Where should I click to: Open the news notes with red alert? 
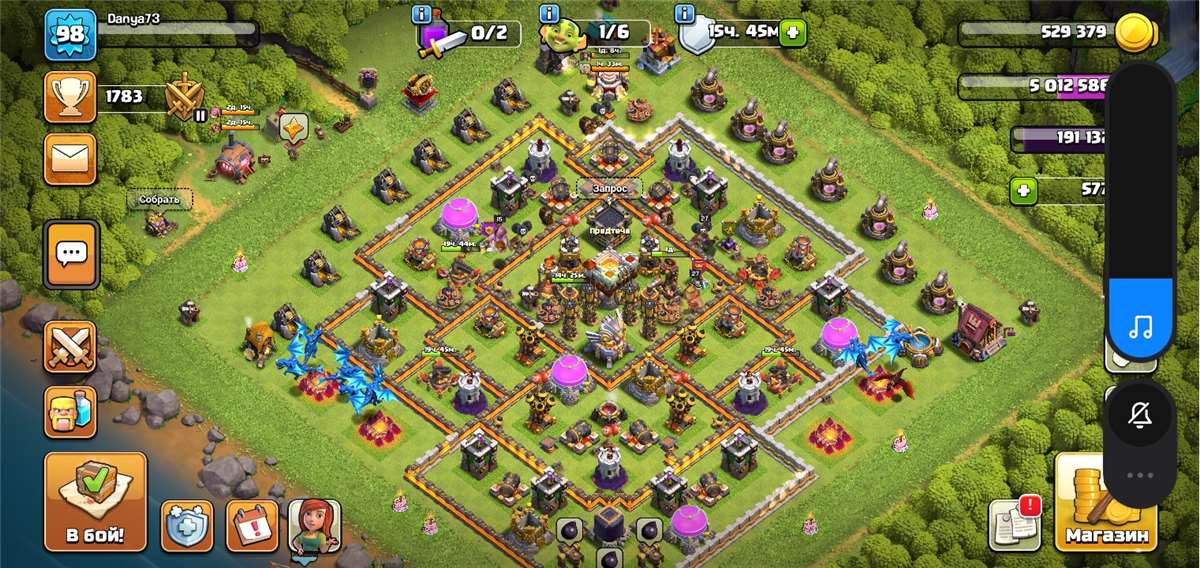(1015, 523)
